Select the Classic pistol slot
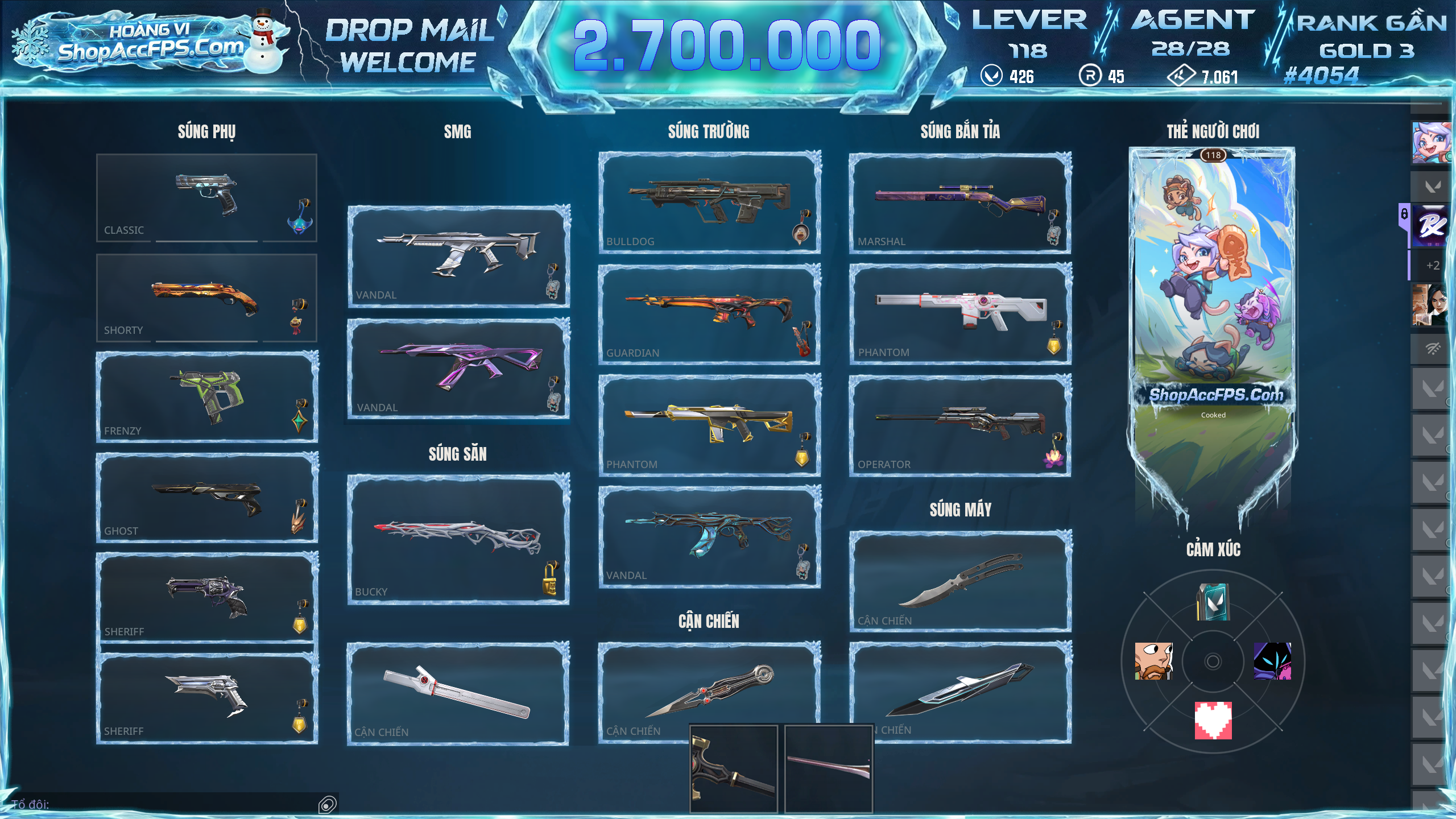Screen dimensions: 1456x819 click(206, 197)
